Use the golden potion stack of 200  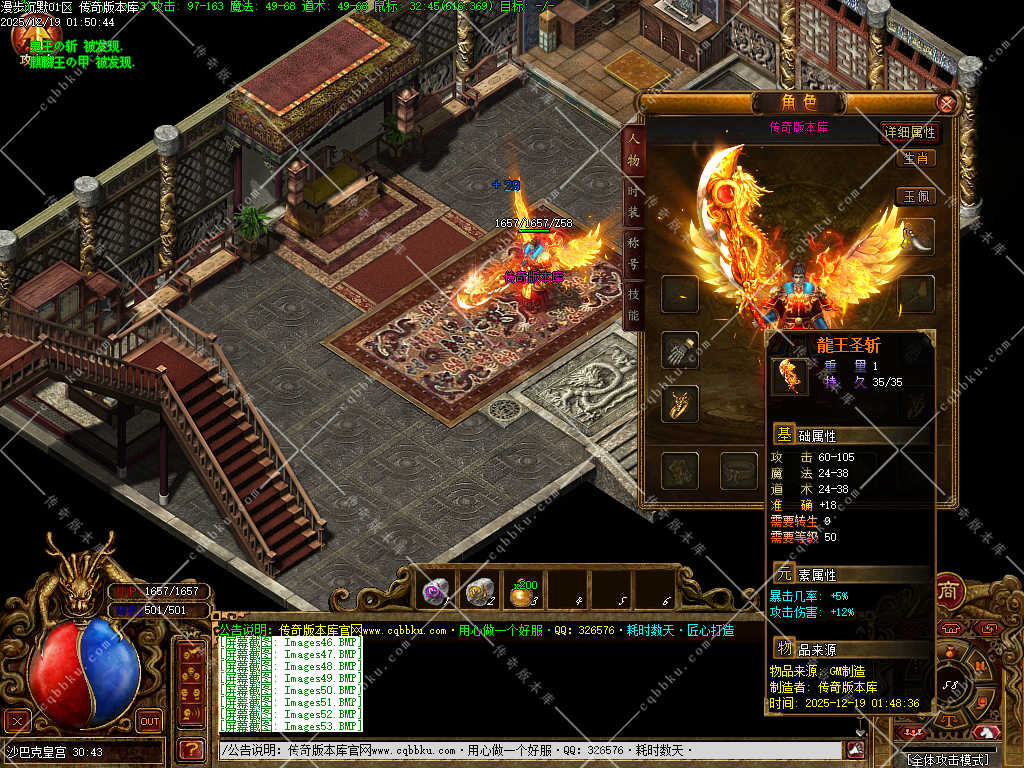523,593
